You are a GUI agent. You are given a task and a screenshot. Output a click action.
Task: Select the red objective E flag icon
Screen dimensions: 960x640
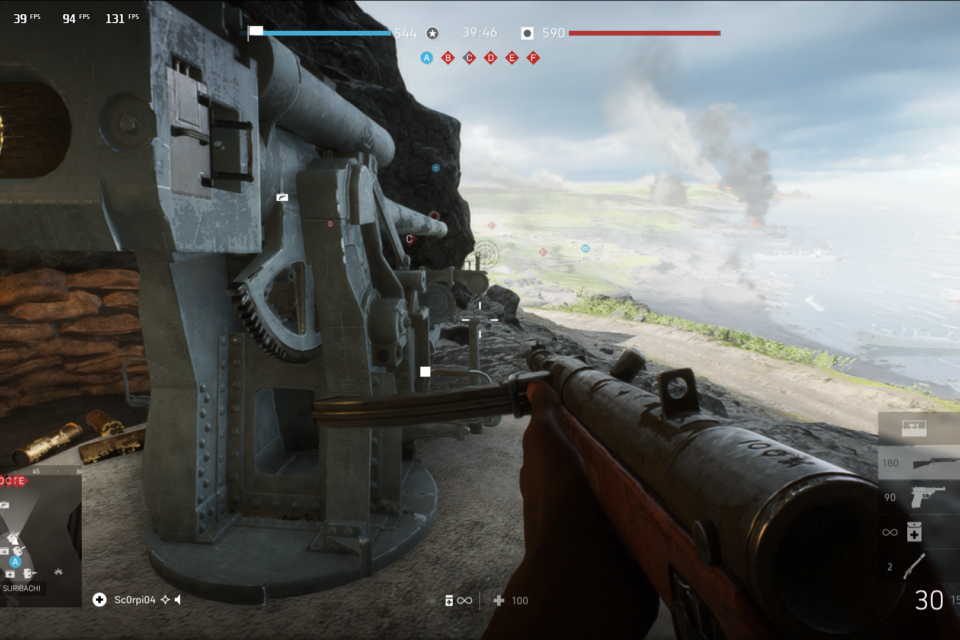pos(512,58)
